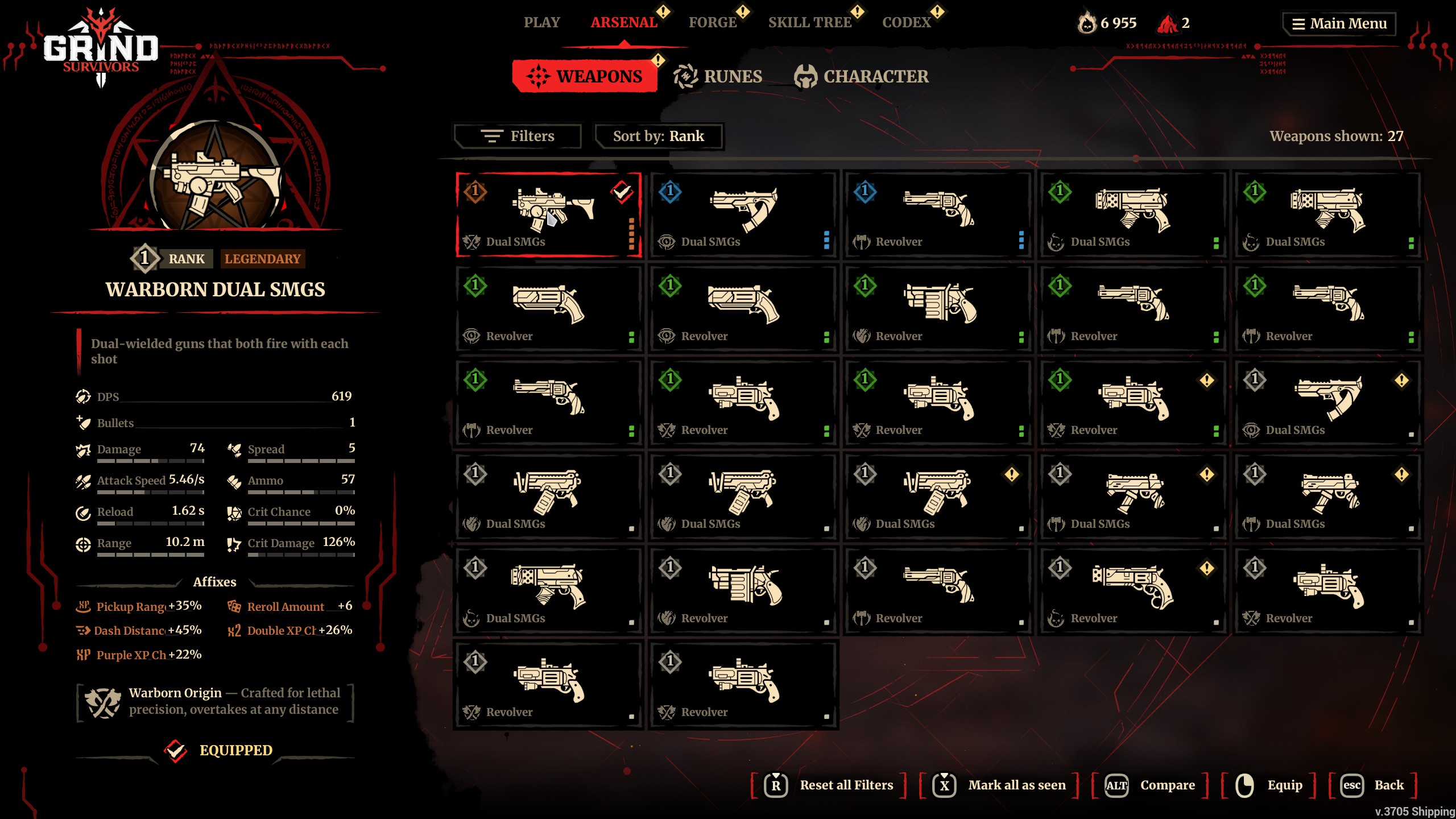Viewport: 1456px width, 819px height.
Task: Show the RUNES section
Action: (x=718, y=77)
